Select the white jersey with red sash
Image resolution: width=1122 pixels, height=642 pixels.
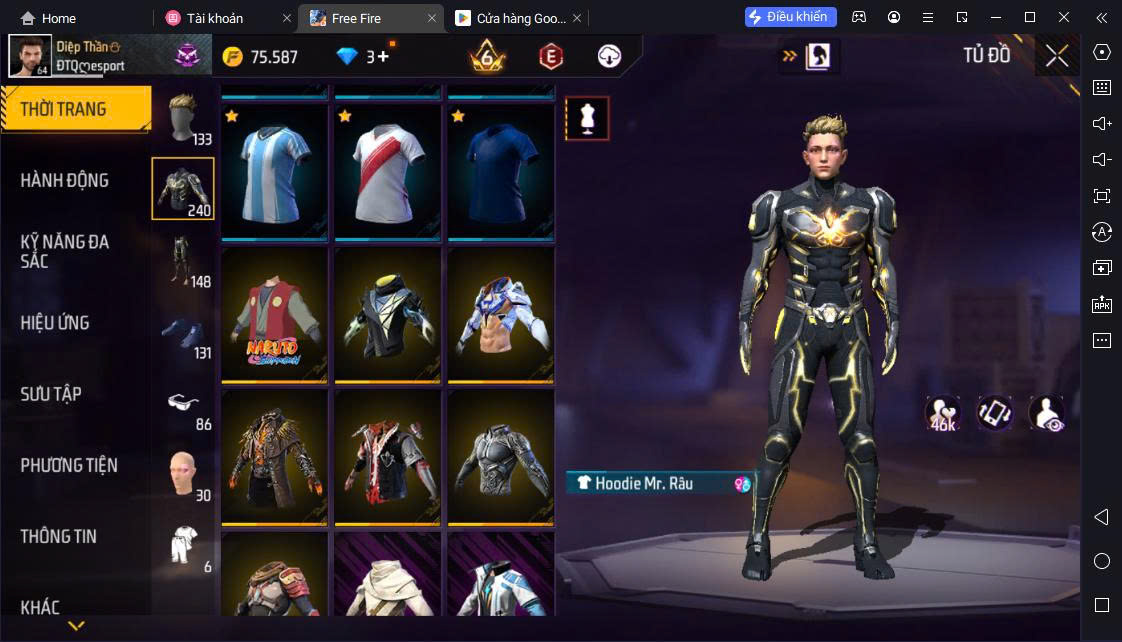click(387, 172)
